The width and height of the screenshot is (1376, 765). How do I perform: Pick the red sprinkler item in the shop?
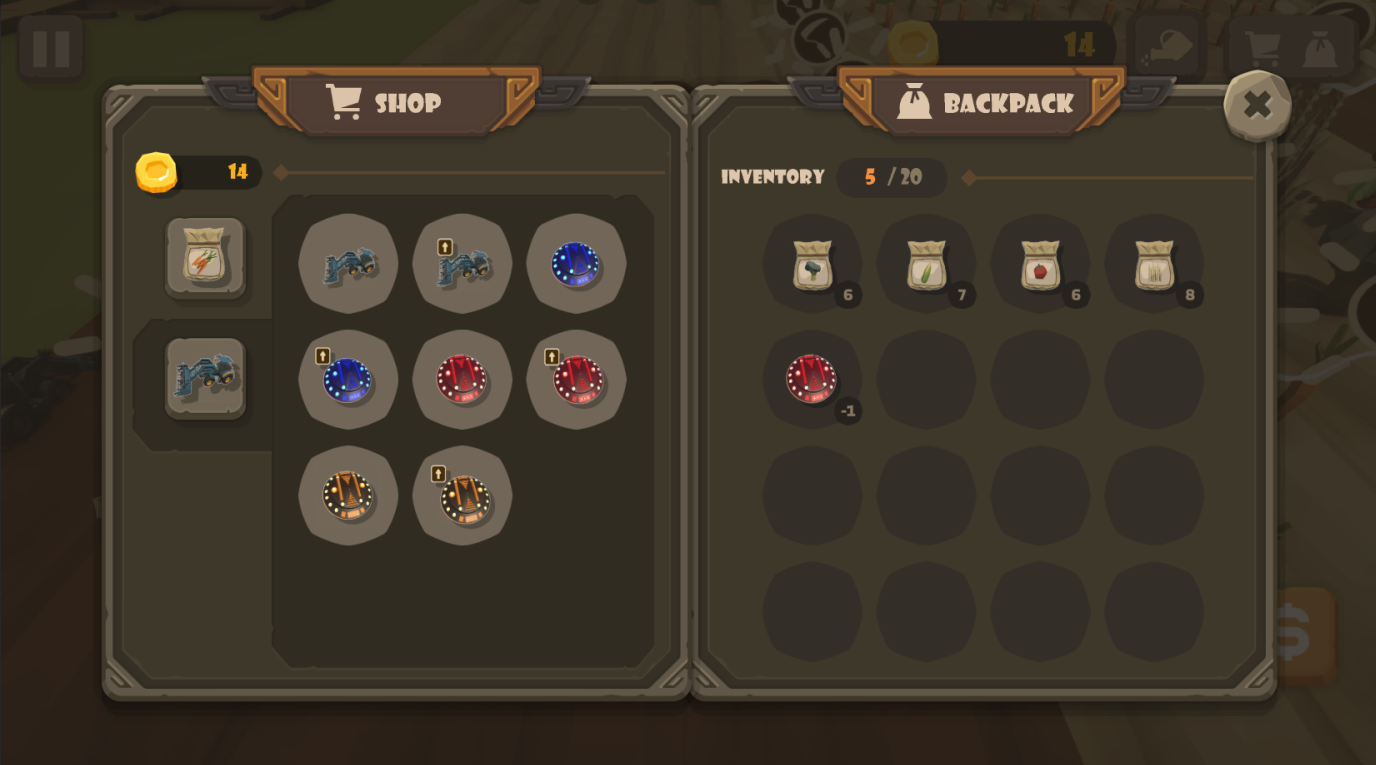[462, 380]
